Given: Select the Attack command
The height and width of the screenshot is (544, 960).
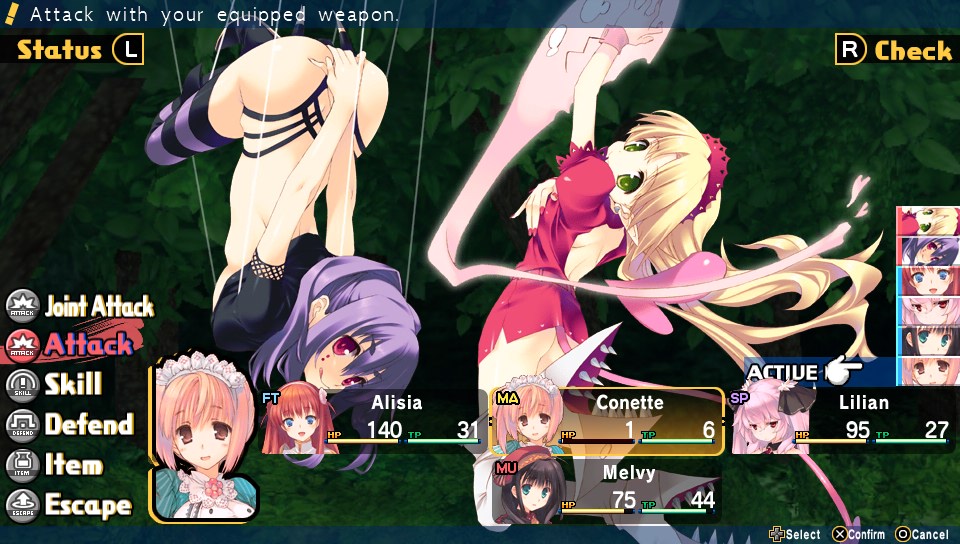Looking at the screenshot, I should coord(72,345).
